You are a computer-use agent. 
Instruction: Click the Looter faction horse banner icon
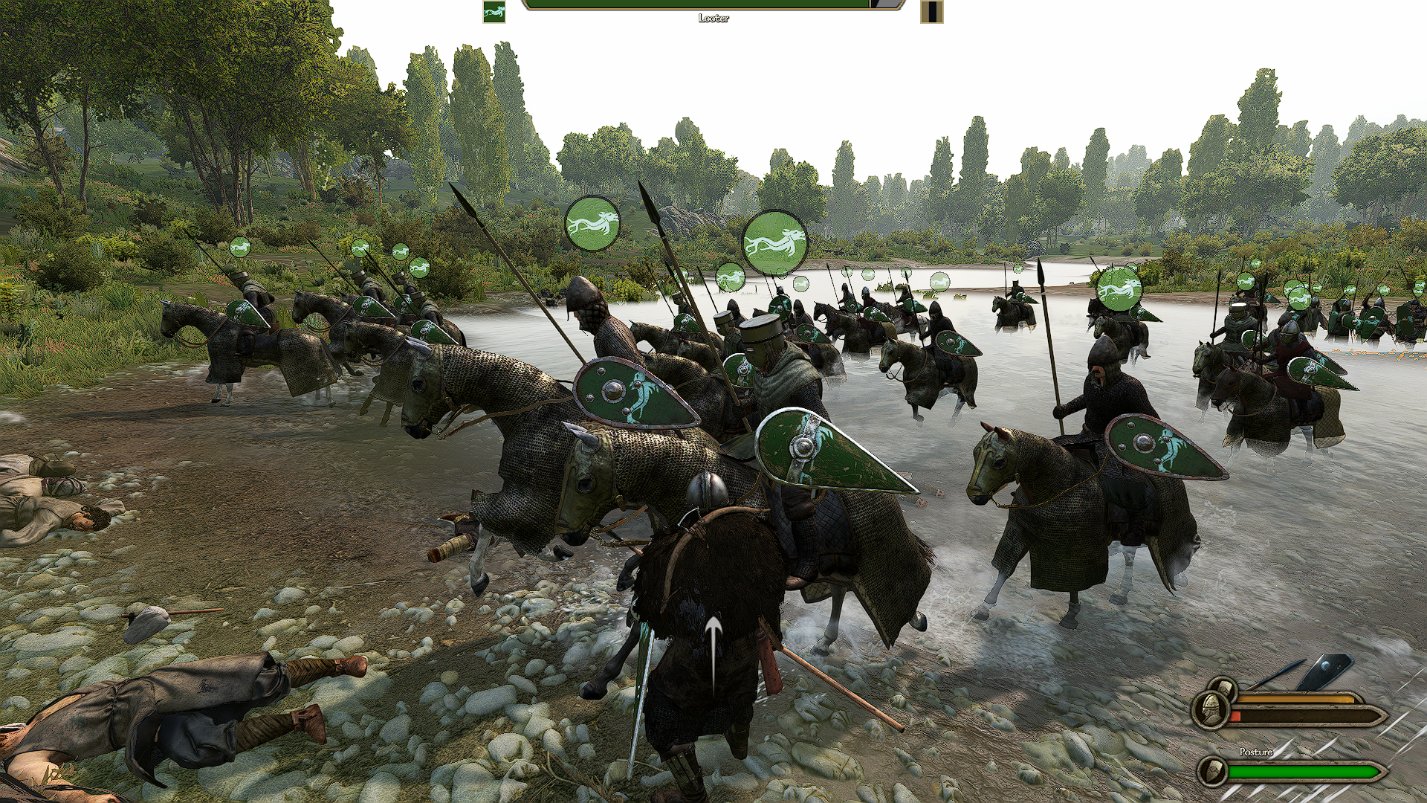(x=492, y=12)
